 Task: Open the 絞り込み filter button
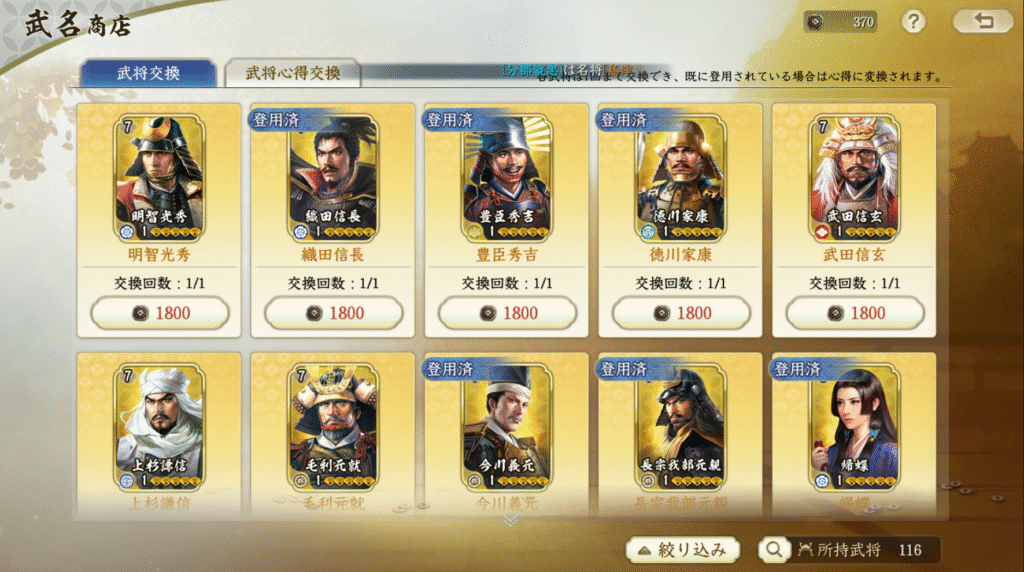click(683, 549)
